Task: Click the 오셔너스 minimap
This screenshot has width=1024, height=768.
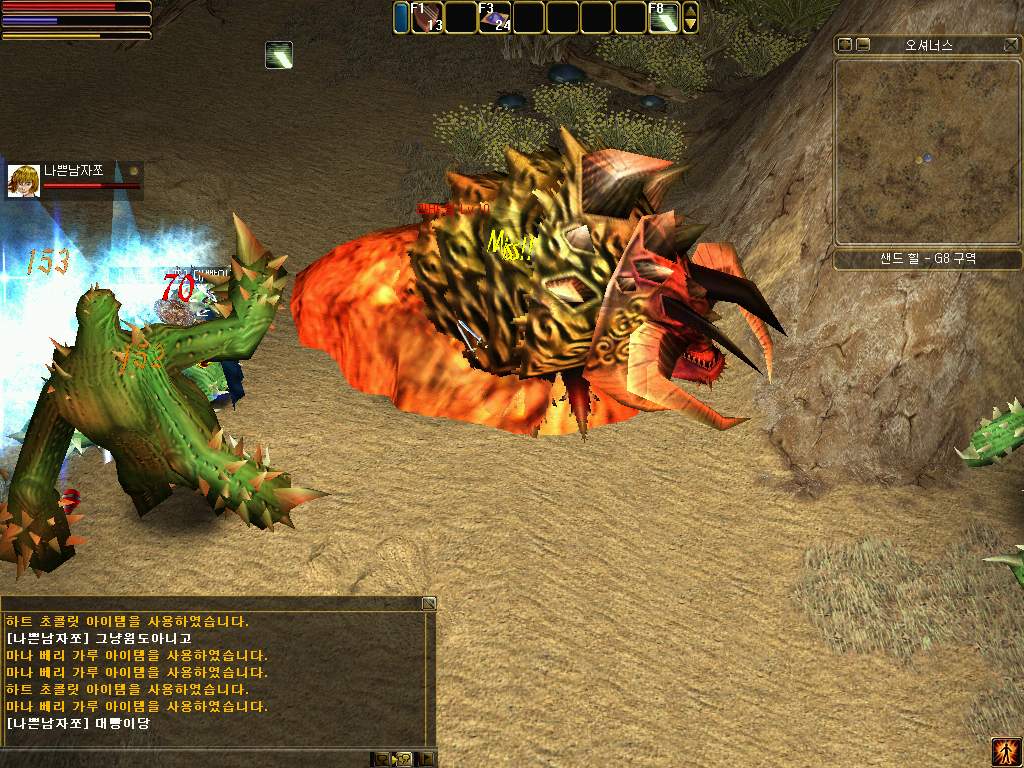Action: pos(926,152)
